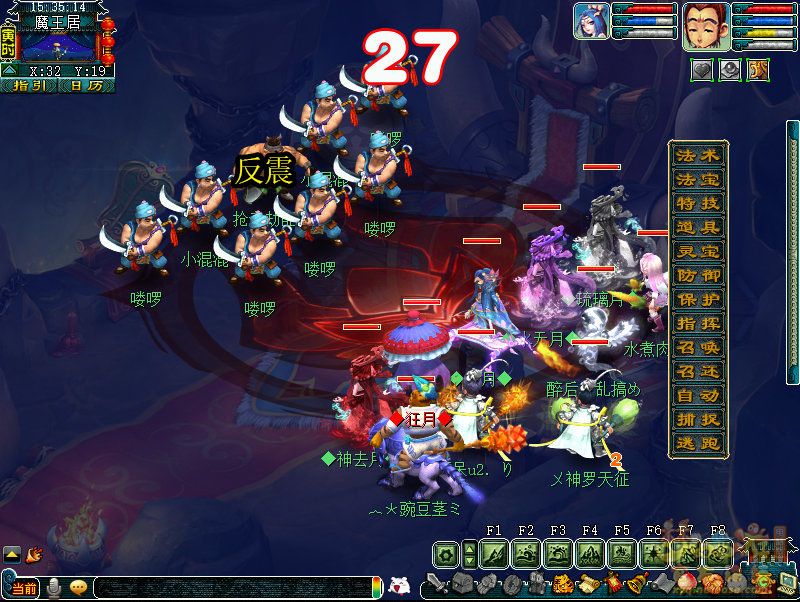Click the chat text input box

pos(230,588)
